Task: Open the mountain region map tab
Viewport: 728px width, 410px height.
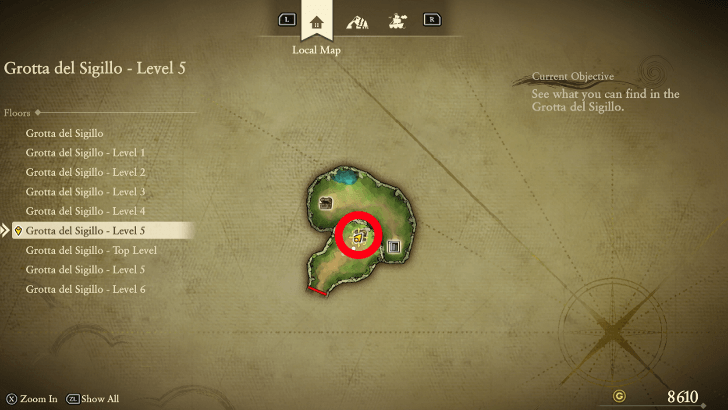Action: tap(357, 20)
